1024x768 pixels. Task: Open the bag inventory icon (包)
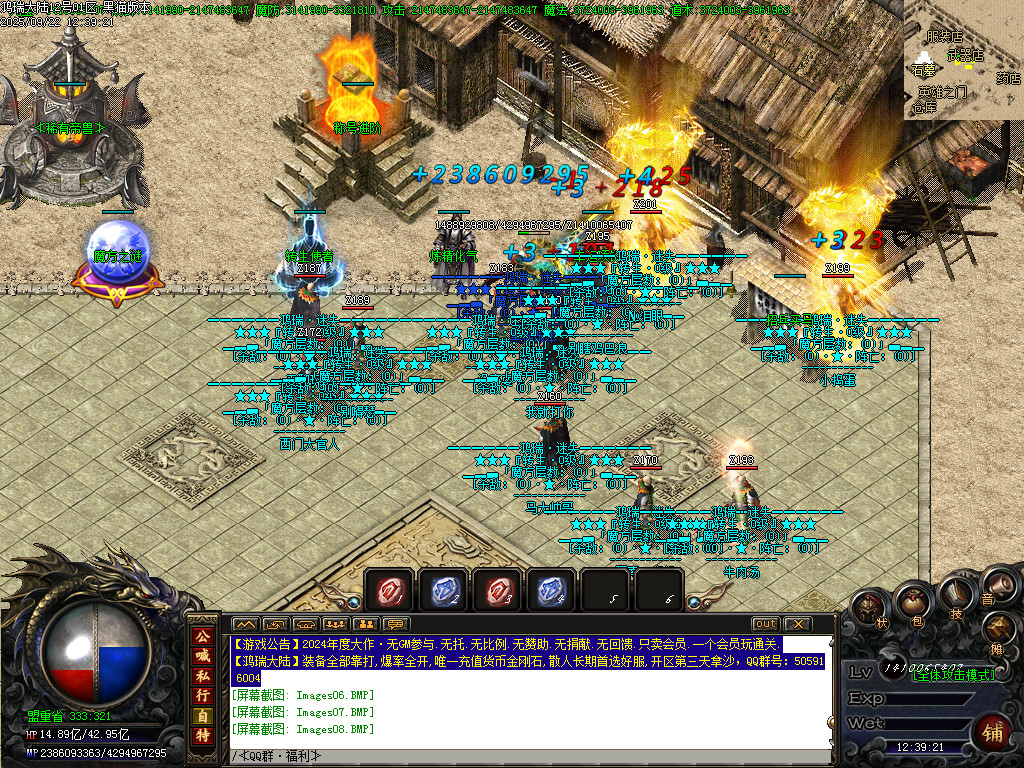point(912,602)
